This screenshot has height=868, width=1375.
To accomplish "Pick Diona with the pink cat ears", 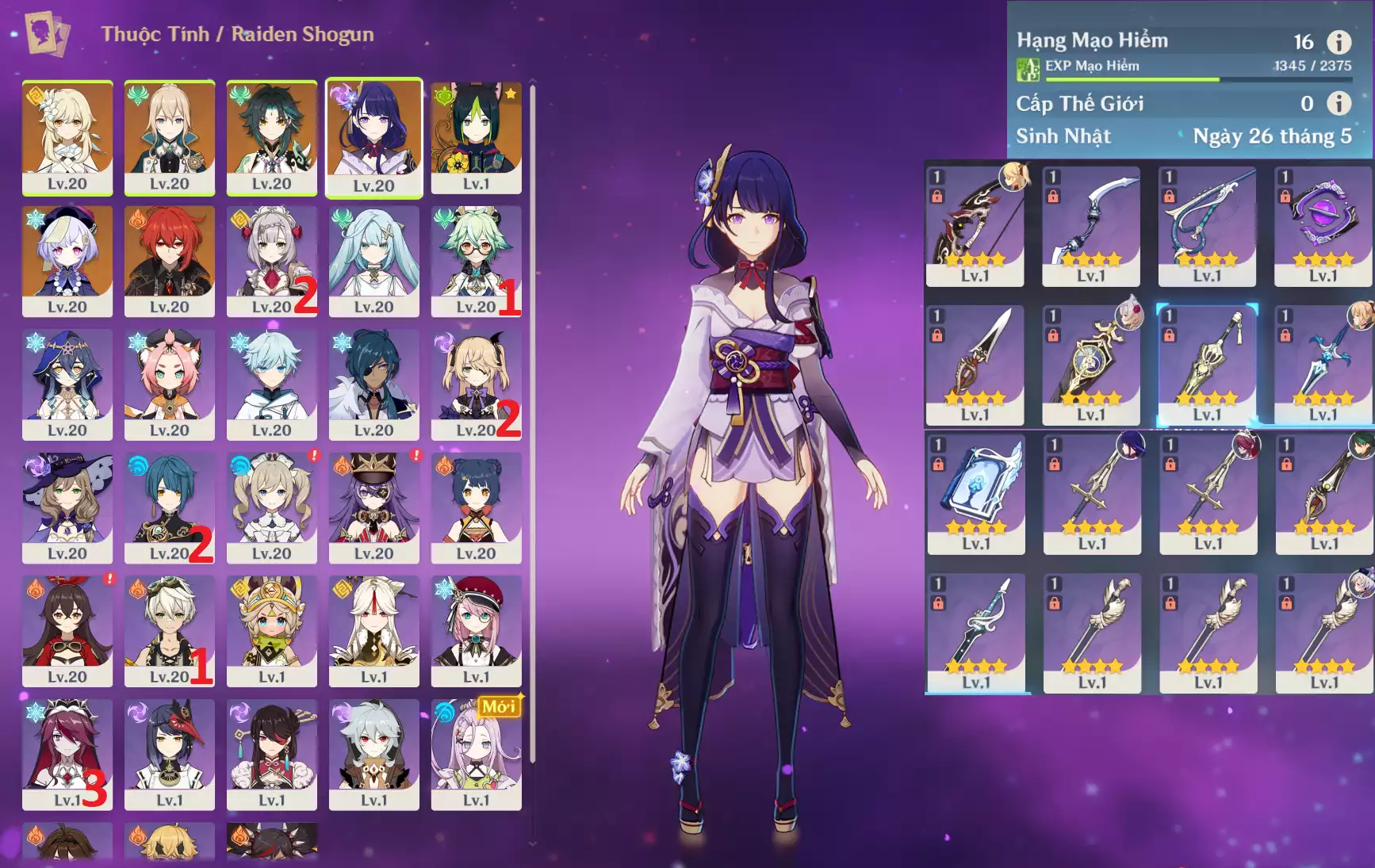I will tap(169, 384).
